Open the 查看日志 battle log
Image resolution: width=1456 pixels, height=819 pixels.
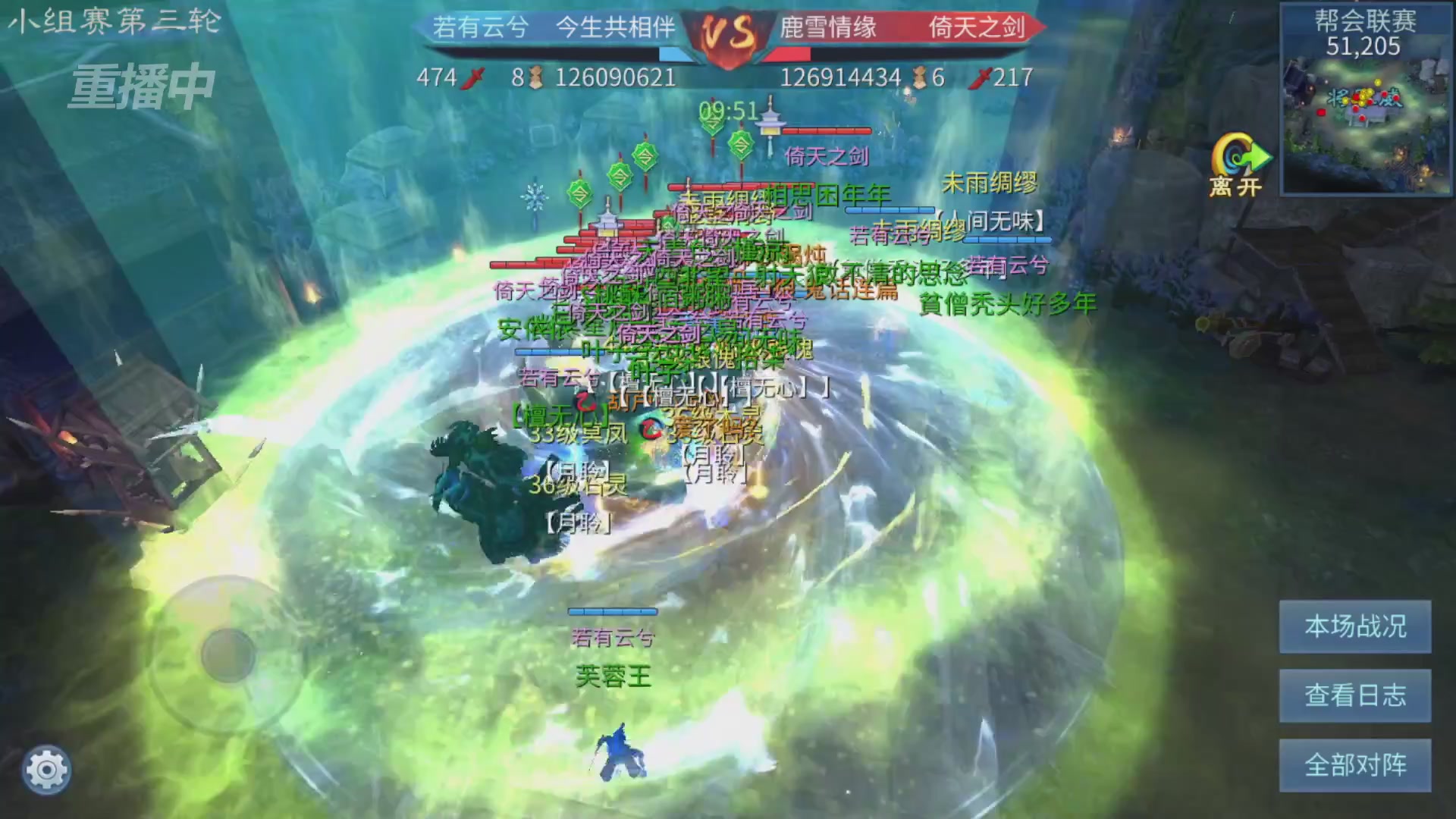pos(1354,695)
